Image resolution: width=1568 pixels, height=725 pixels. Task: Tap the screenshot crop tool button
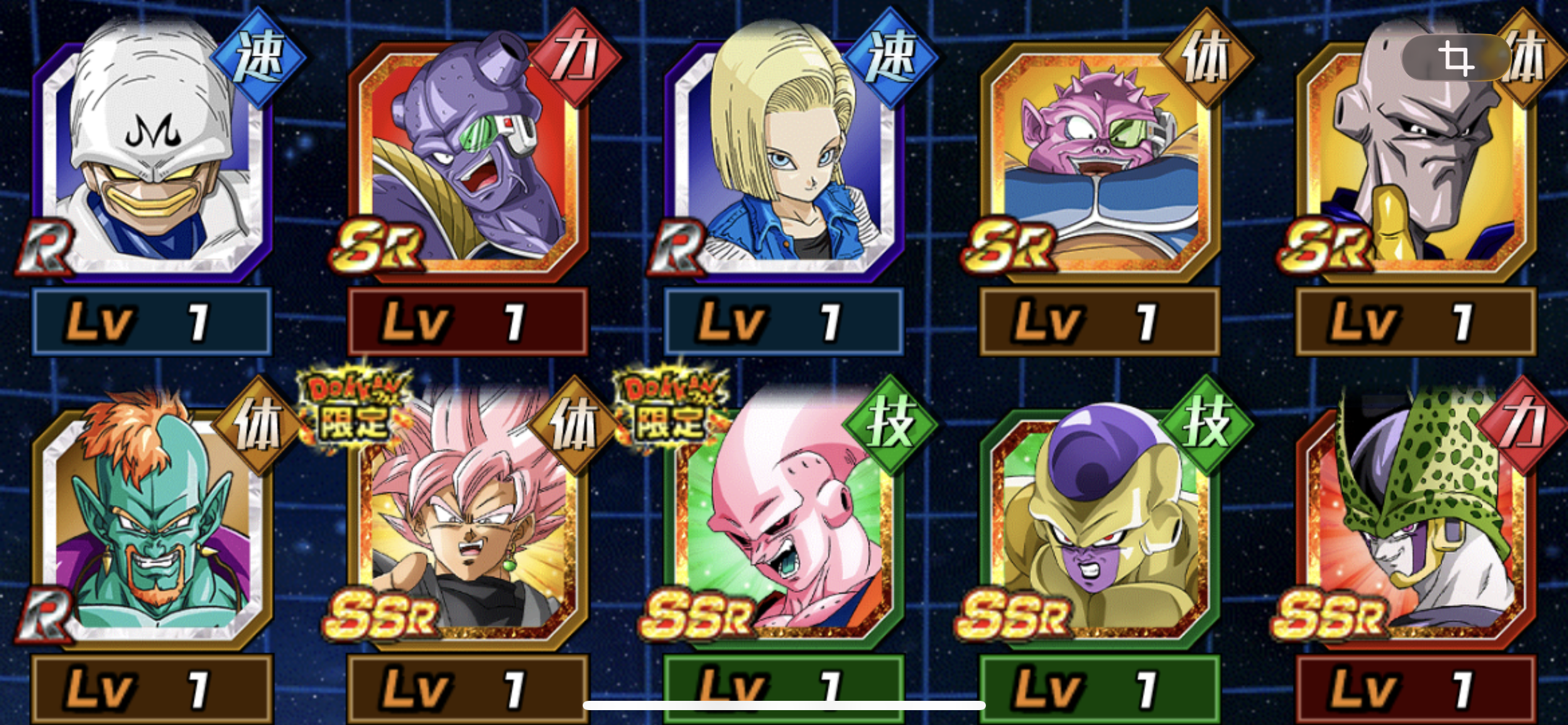tap(1455, 58)
